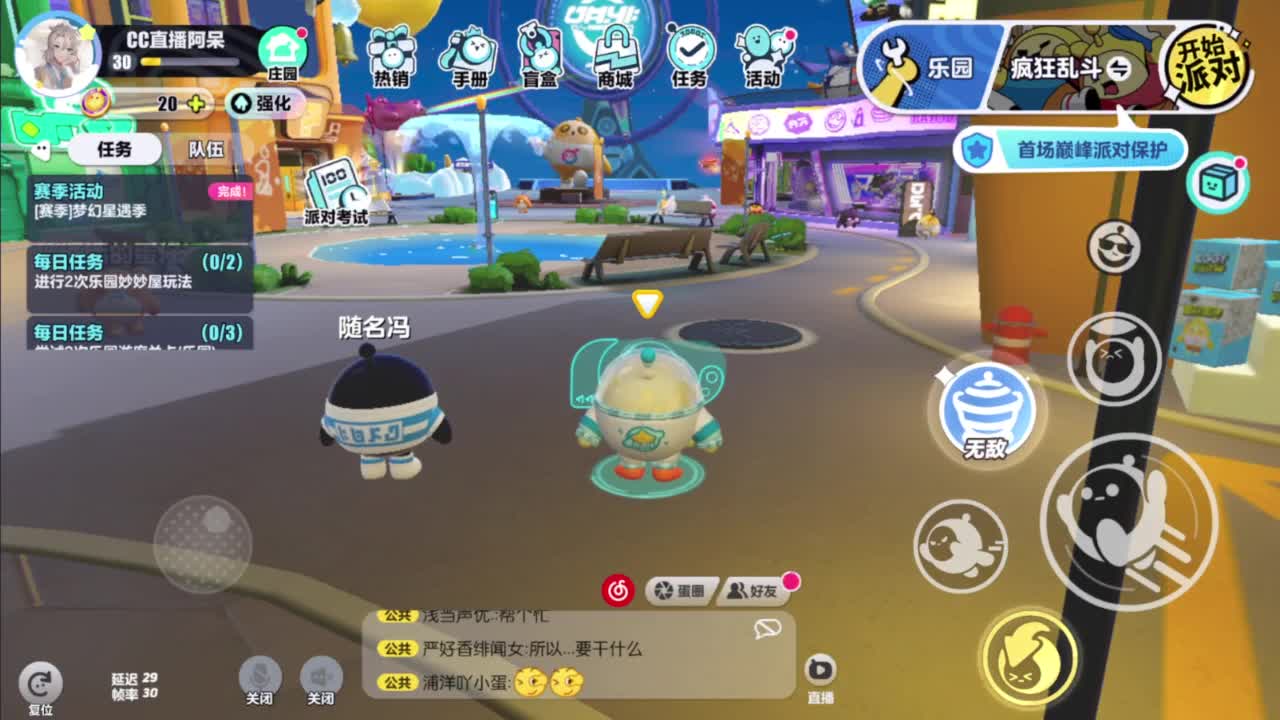Open the 热销 hot sales shop
1280x720 pixels.
click(390, 55)
